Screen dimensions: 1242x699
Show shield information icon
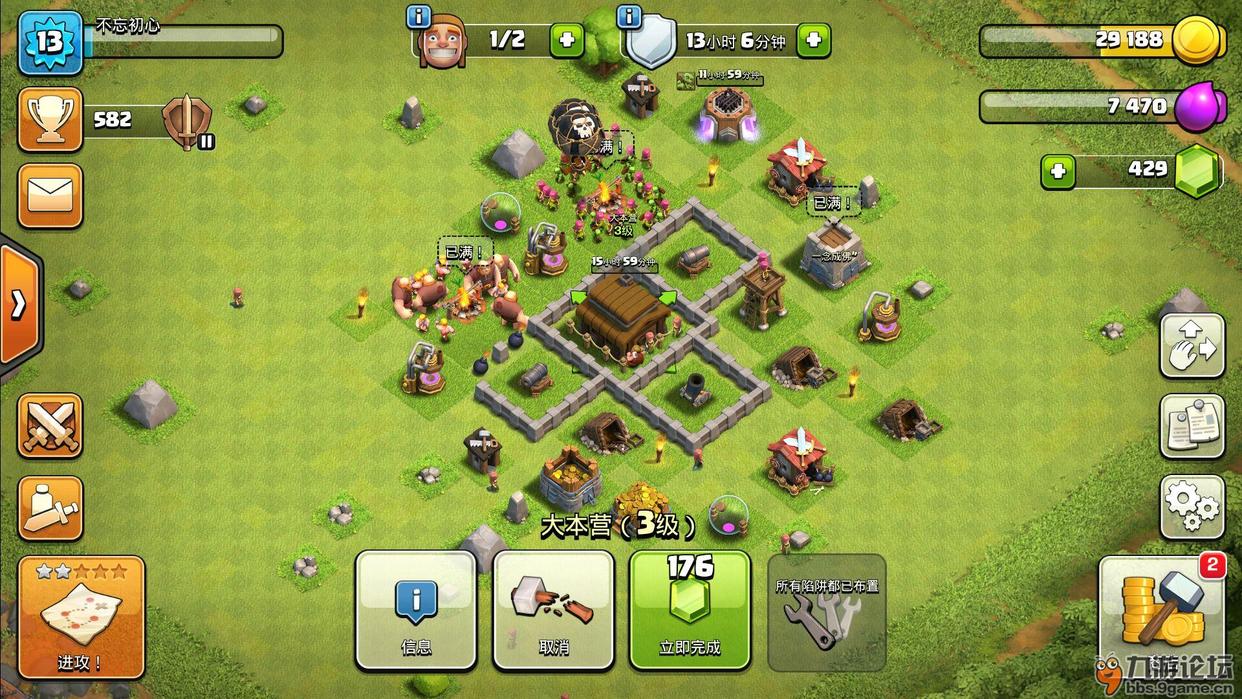pyautogui.click(x=629, y=17)
